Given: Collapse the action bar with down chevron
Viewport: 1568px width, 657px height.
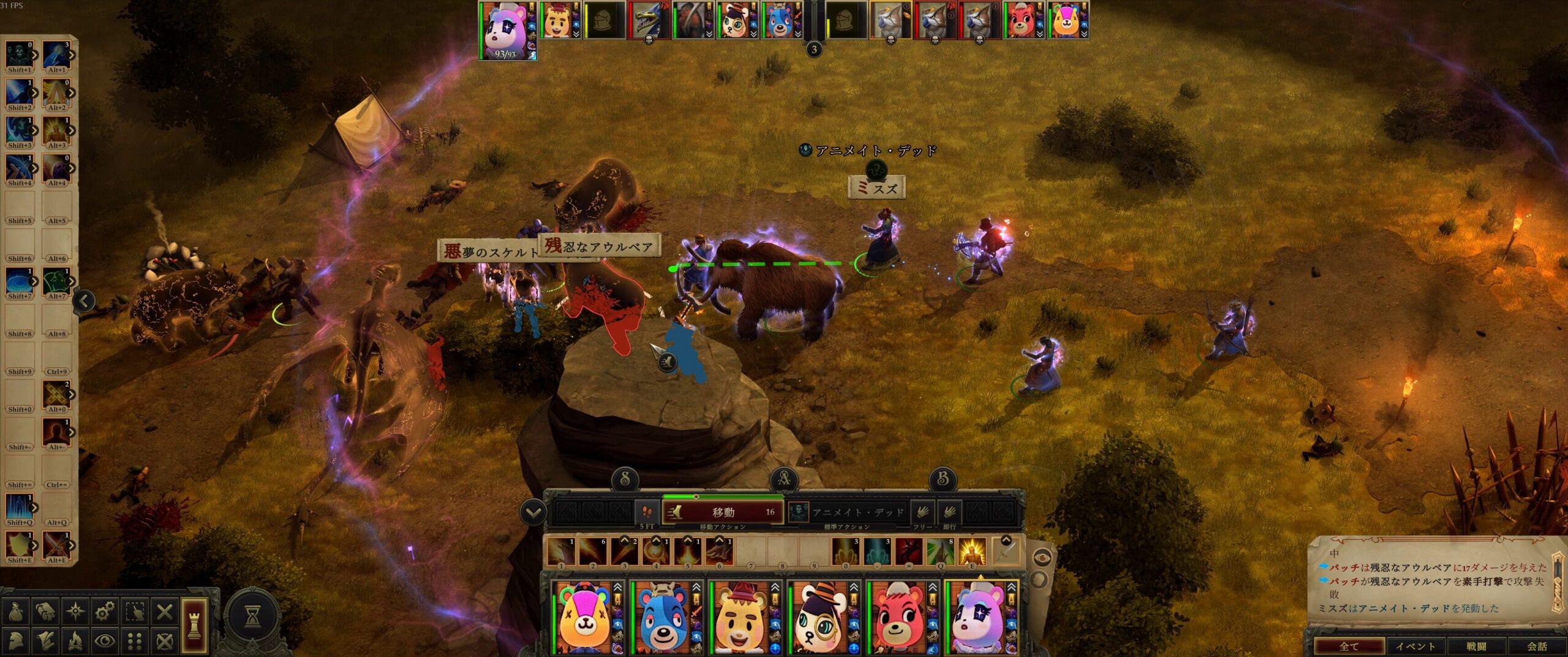Looking at the screenshot, I should point(533,512).
